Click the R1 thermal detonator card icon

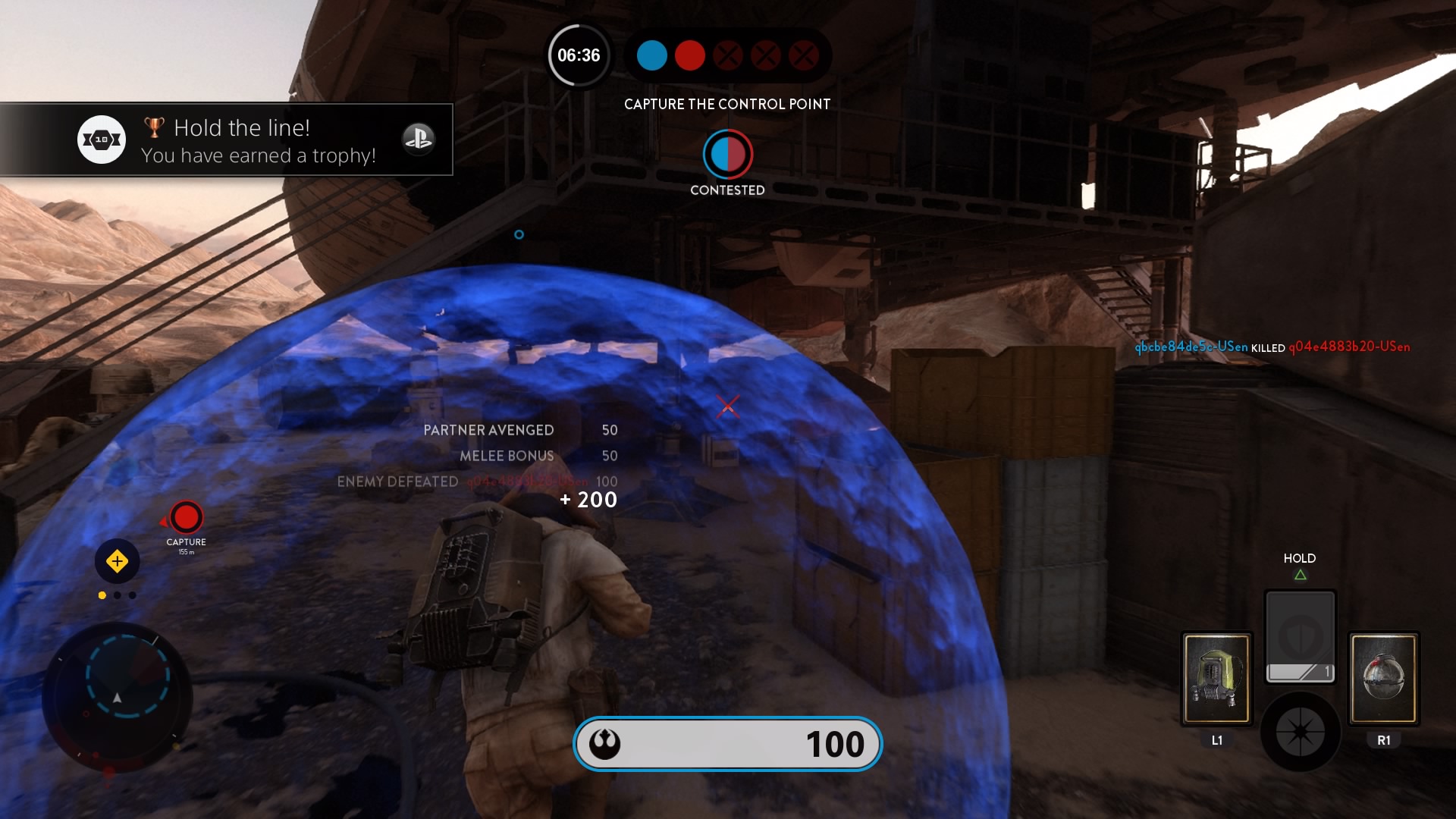pos(1382,677)
